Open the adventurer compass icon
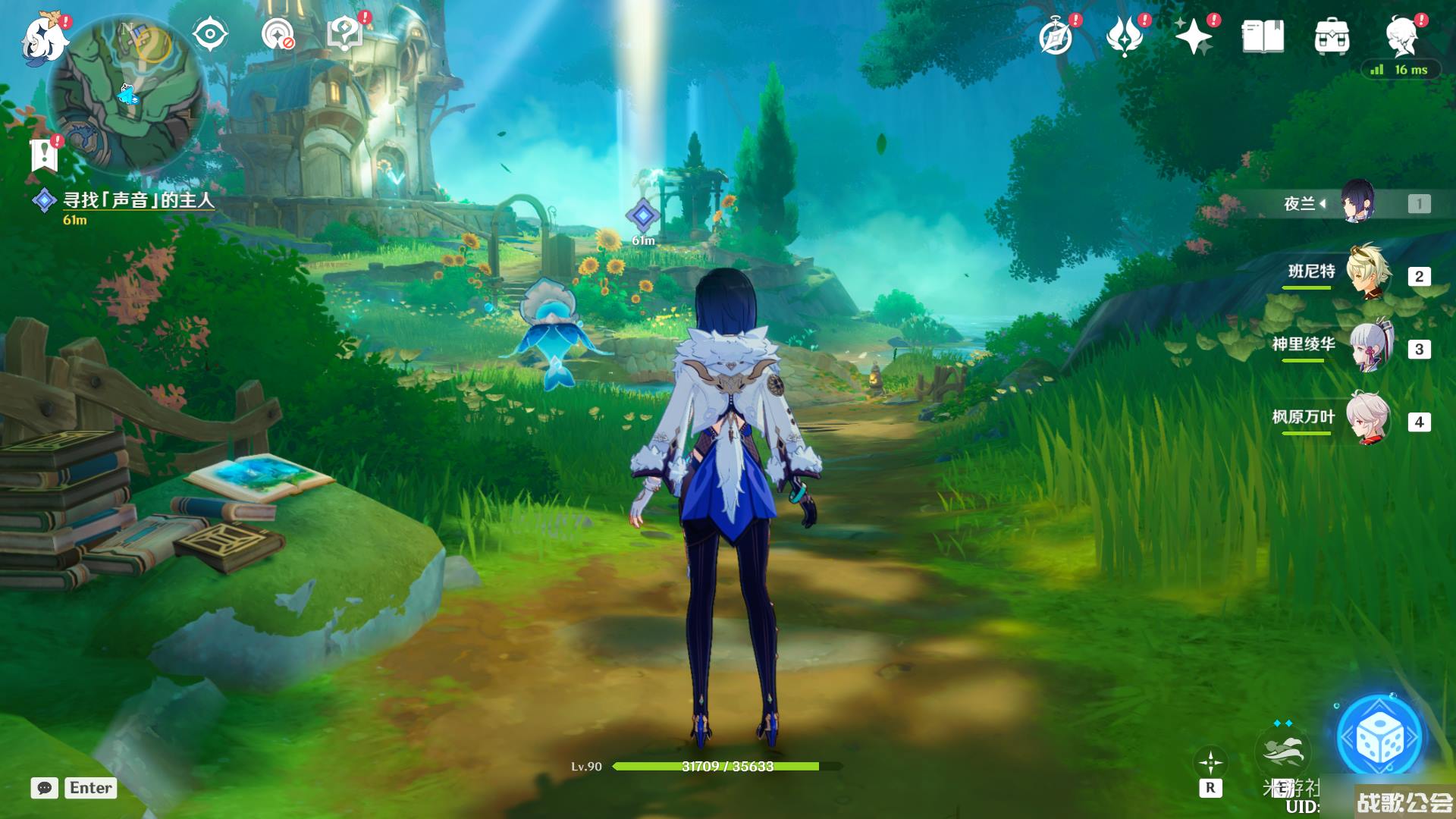Image resolution: width=1456 pixels, height=819 pixels. click(x=1056, y=36)
